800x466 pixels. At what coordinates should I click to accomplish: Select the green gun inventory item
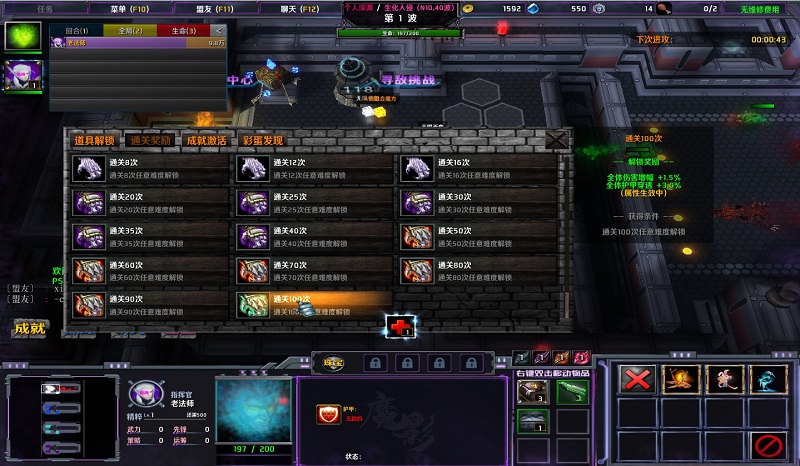pyautogui.click(x=571, y=392)
